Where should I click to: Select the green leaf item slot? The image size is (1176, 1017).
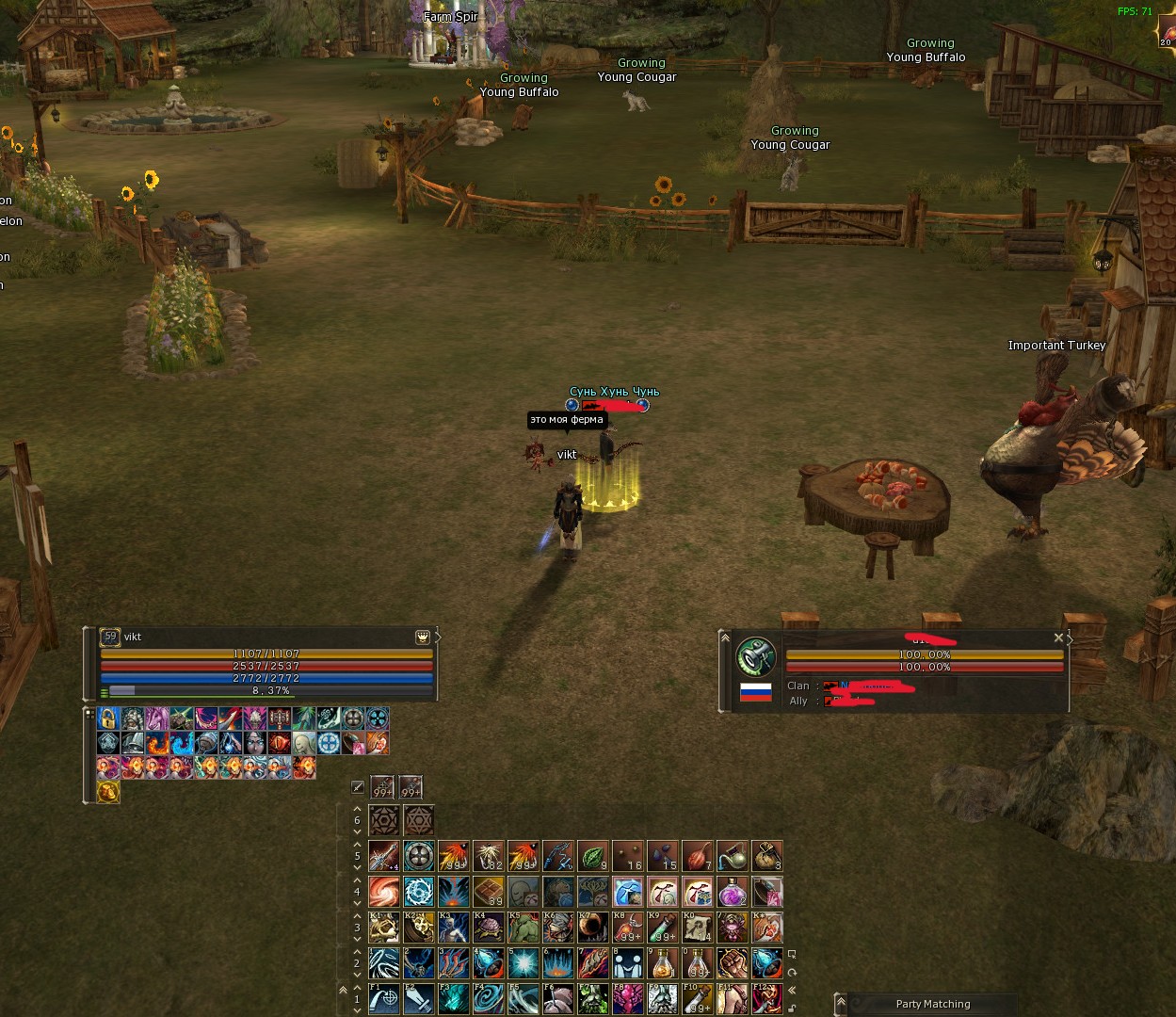593,856
